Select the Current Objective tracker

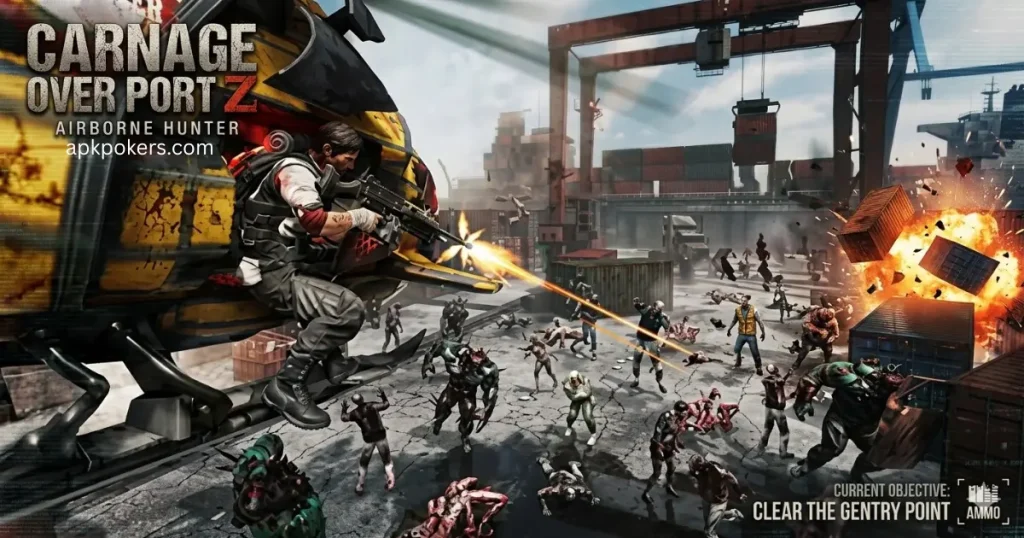tap(850, 502)
